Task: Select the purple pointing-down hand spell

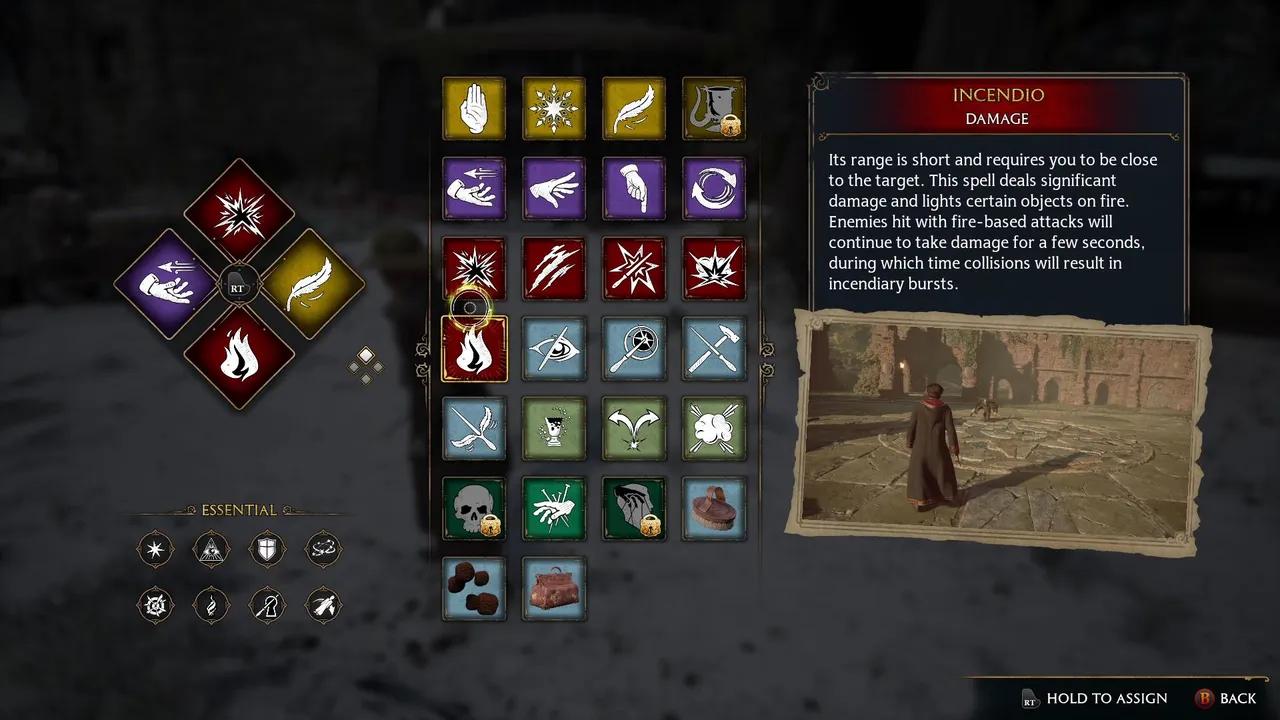Action: (x=634, y=188)
